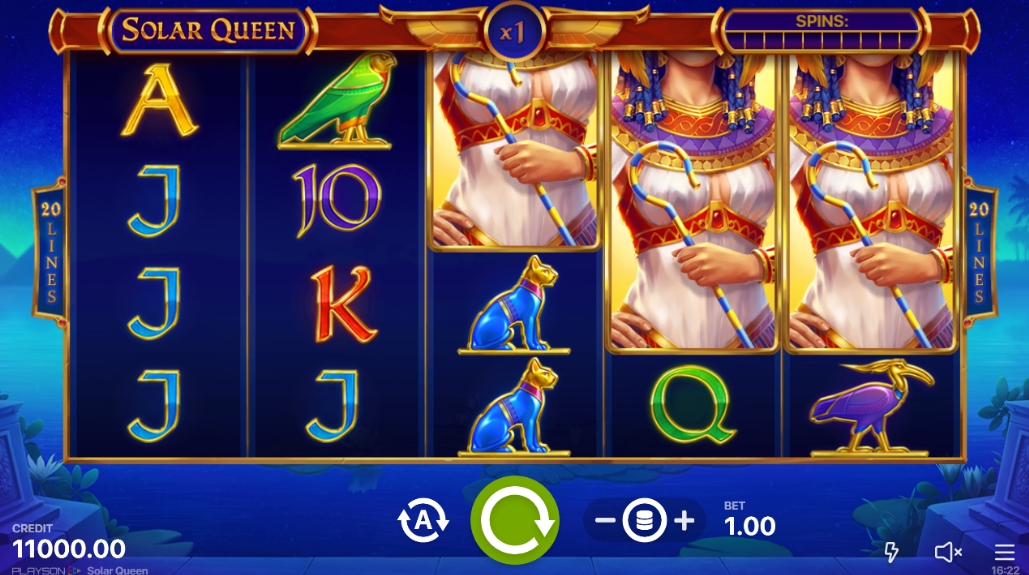Toggle turbo mode with the lightning icon
Image resolution: width=1029 pixels, height=575 pixels.
(892, 552)
